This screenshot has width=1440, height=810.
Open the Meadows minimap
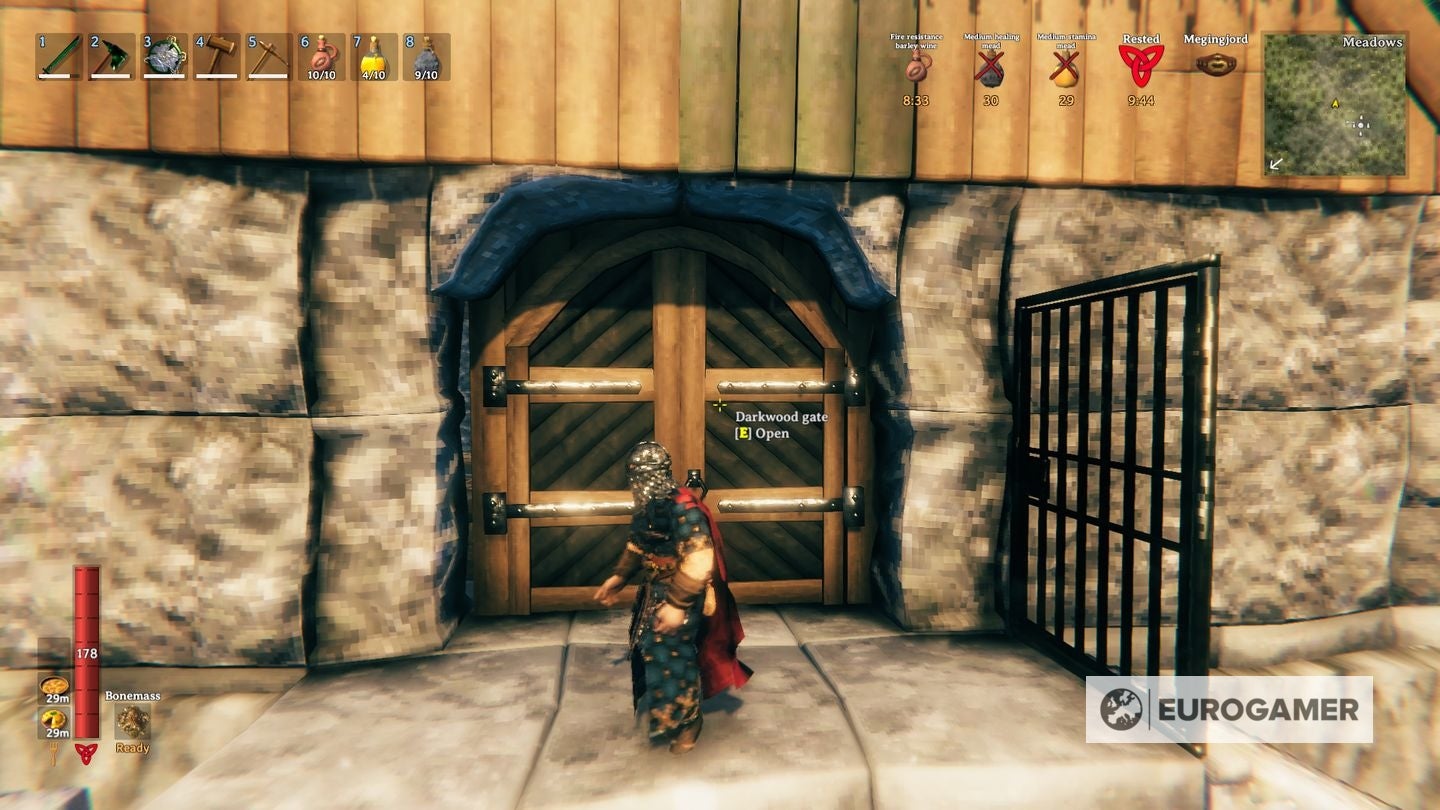1335,105
